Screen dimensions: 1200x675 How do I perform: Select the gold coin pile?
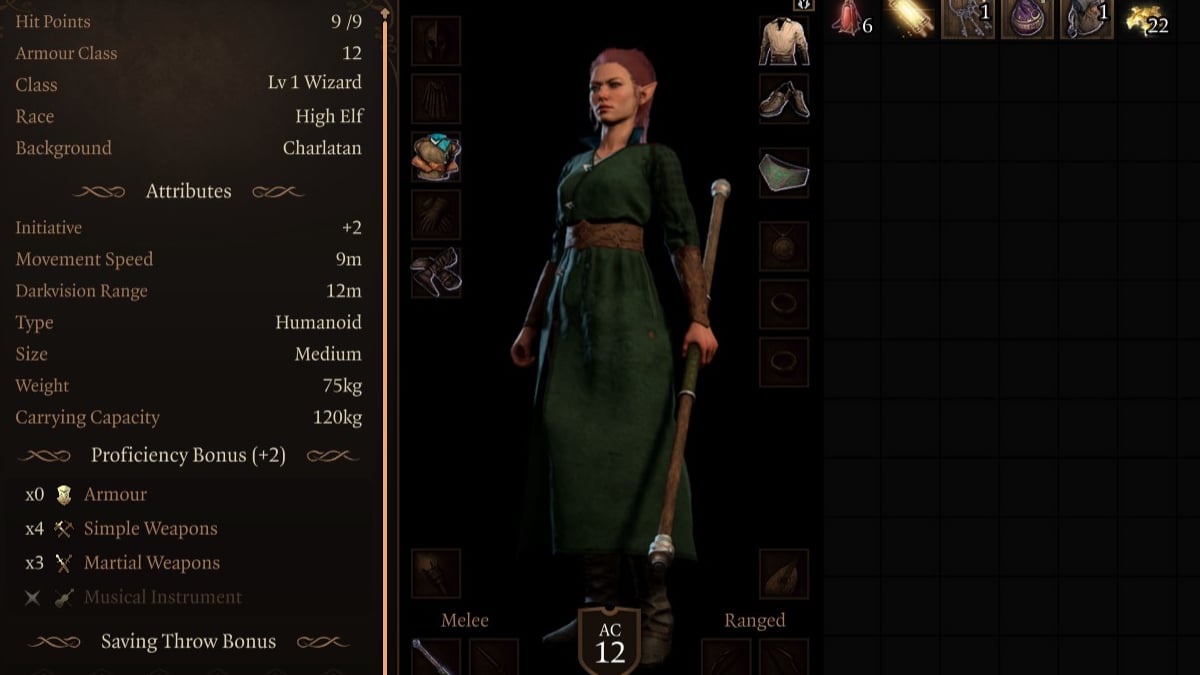coord(1146,19)
